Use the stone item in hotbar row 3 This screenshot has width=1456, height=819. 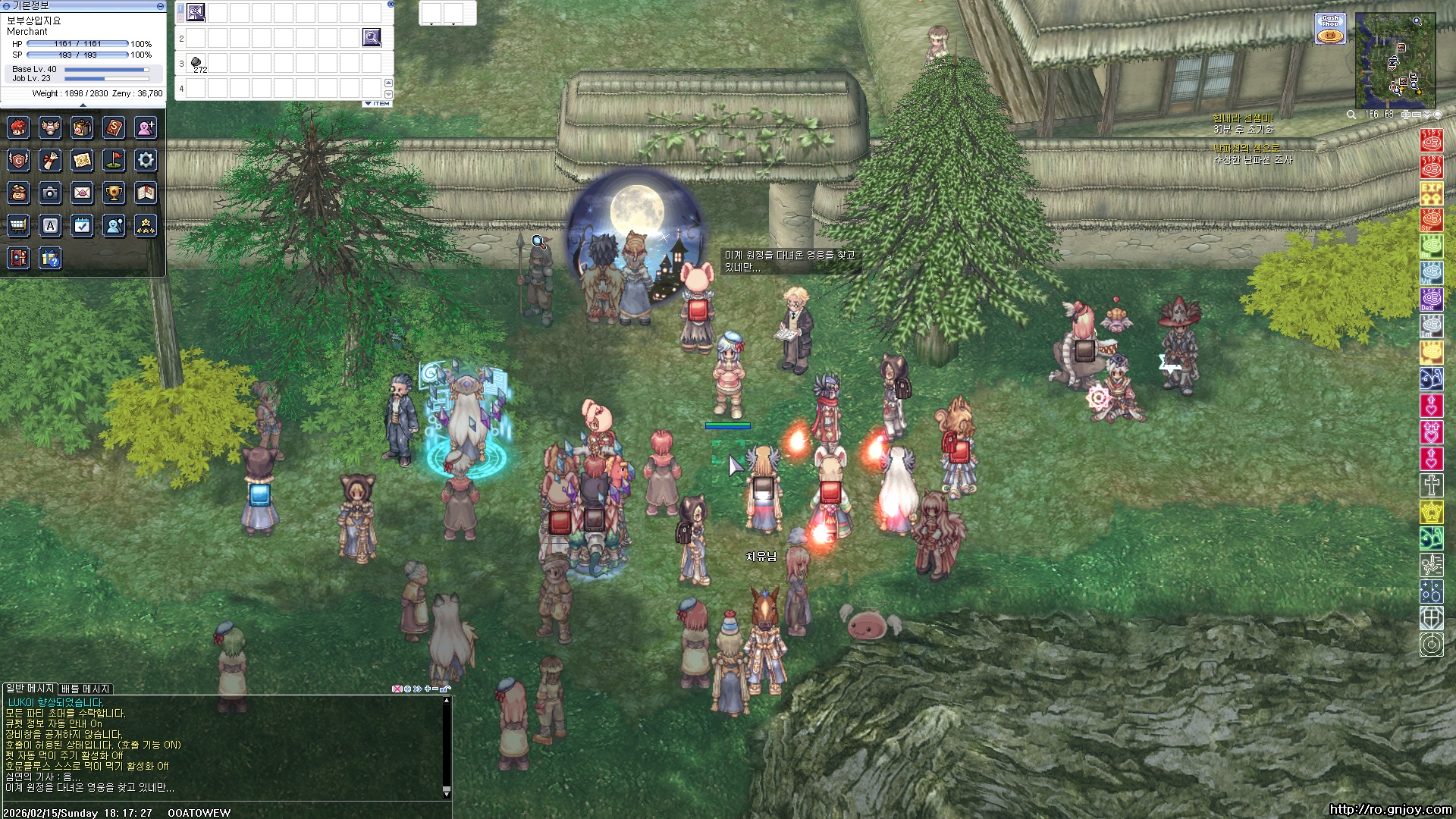tap(196, 62)
